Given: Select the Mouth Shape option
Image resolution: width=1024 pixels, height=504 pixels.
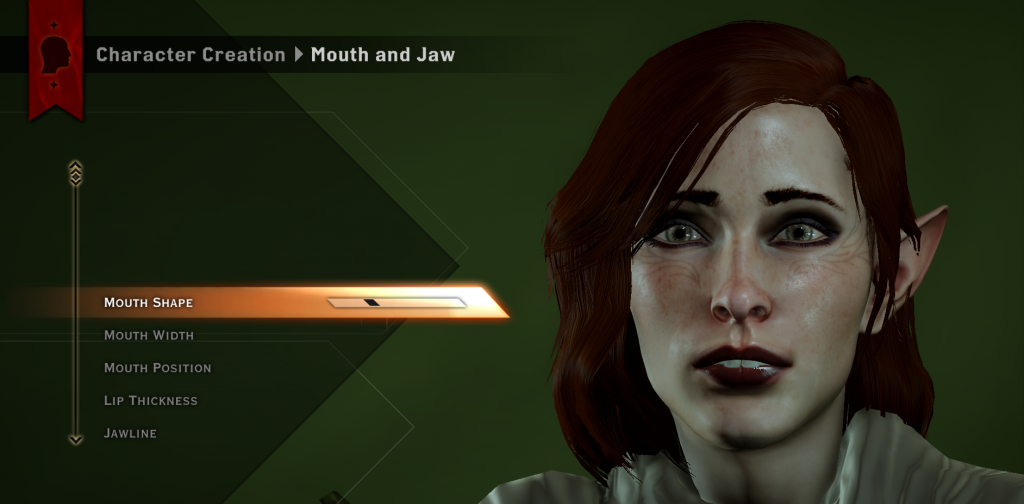Looking at the screenshot, I should click(x=149, y=302).
